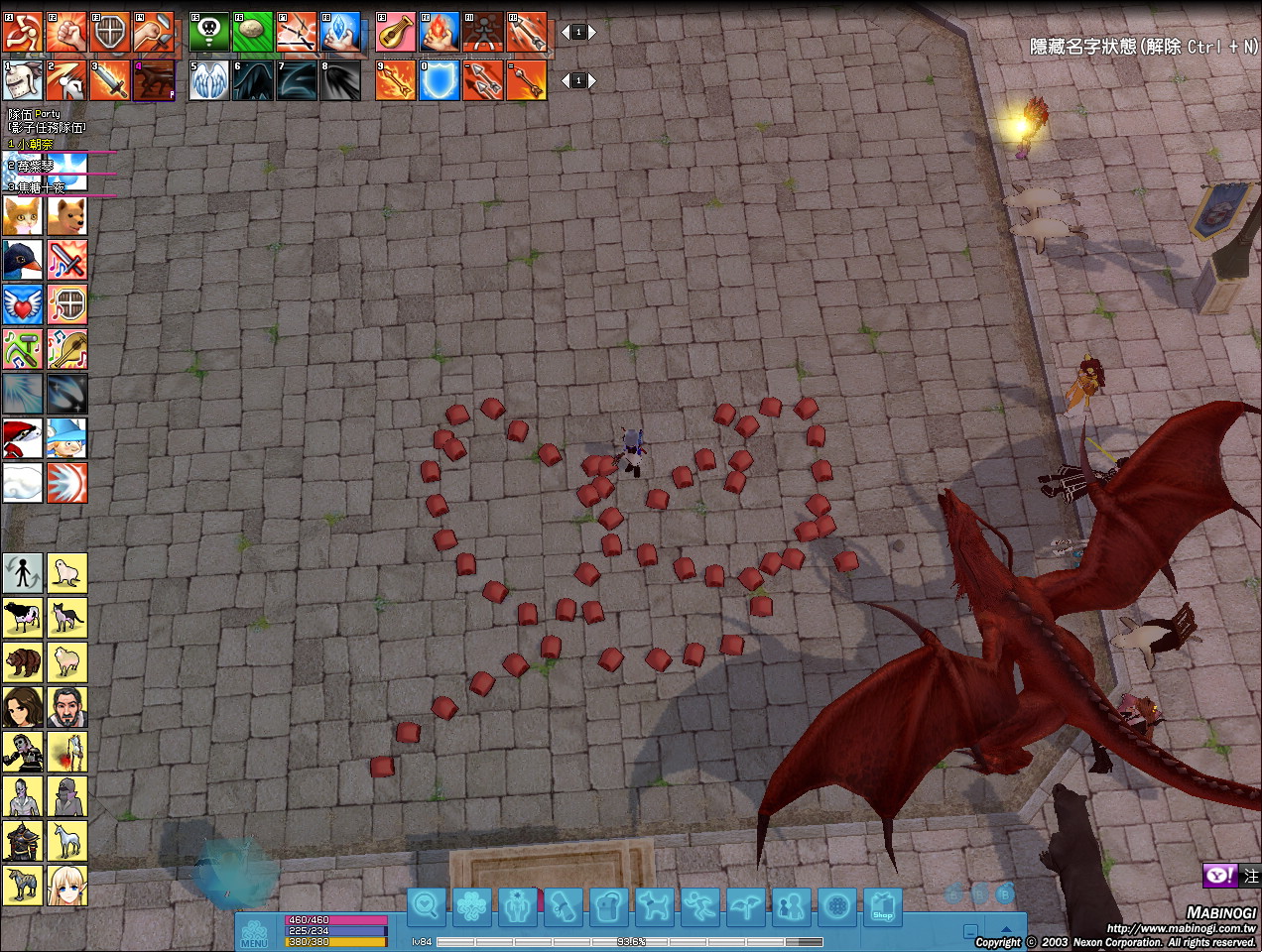The height and width of the screenshot is (952, 1262).
Task: Click the helmet hotbar slot
Action: [22, 81]
